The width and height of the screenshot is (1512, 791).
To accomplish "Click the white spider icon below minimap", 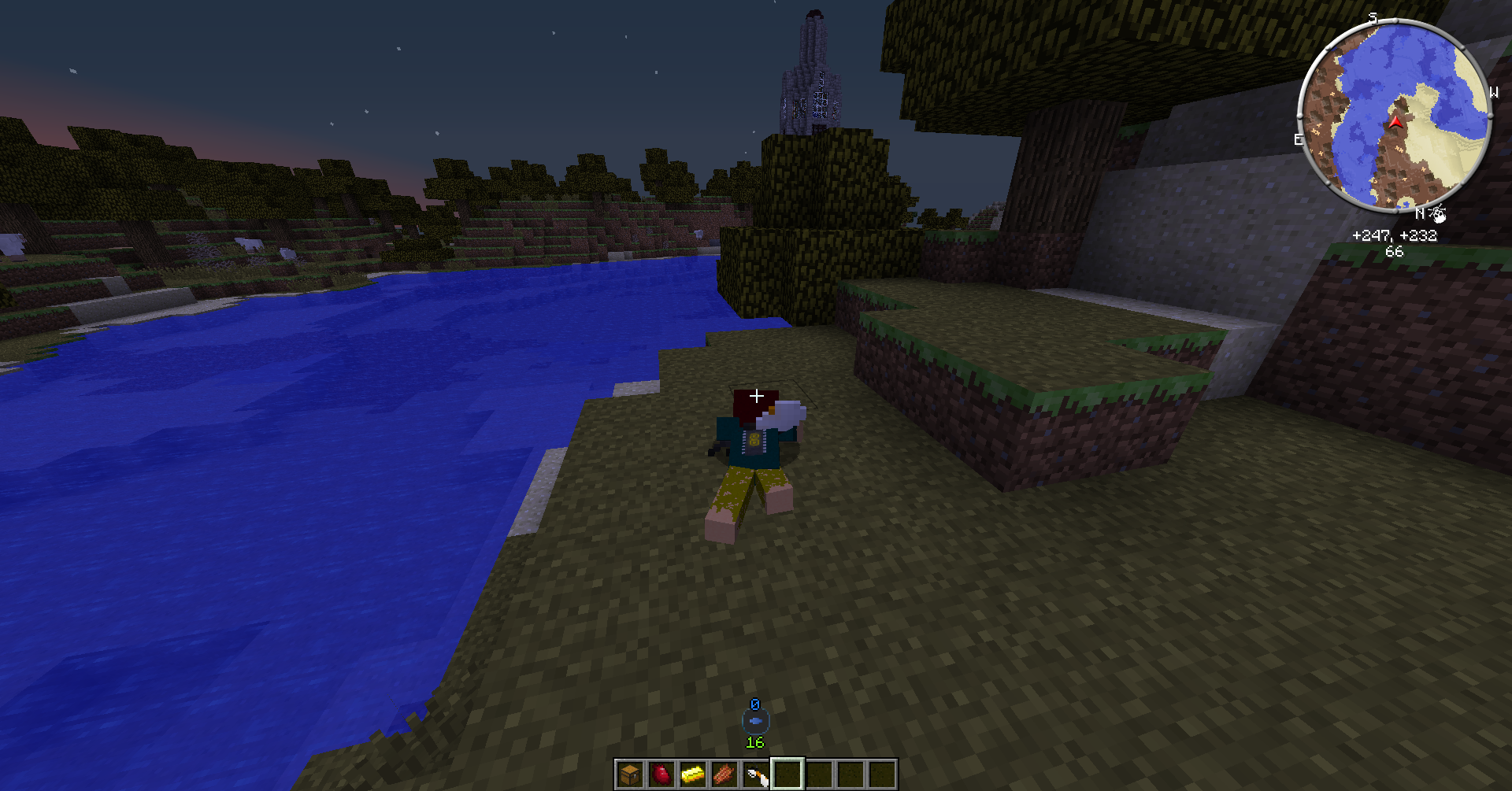I will (x=1439, y=213).
